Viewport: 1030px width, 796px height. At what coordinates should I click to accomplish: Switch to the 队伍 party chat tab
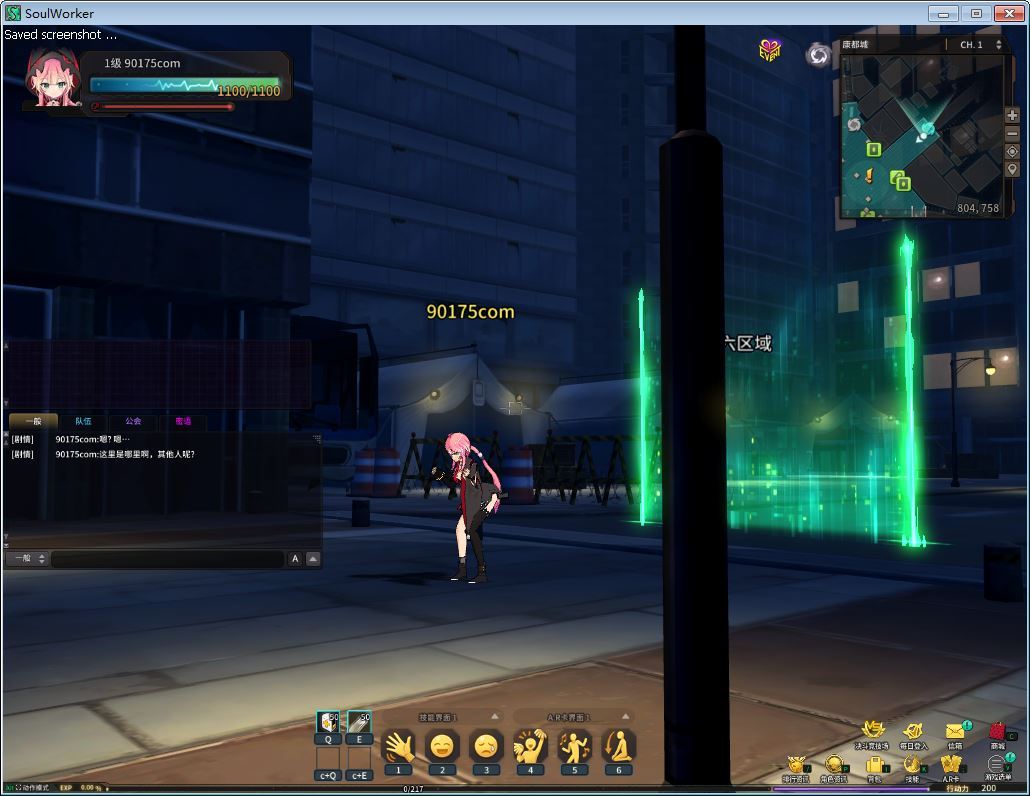(x=83, y=421)
